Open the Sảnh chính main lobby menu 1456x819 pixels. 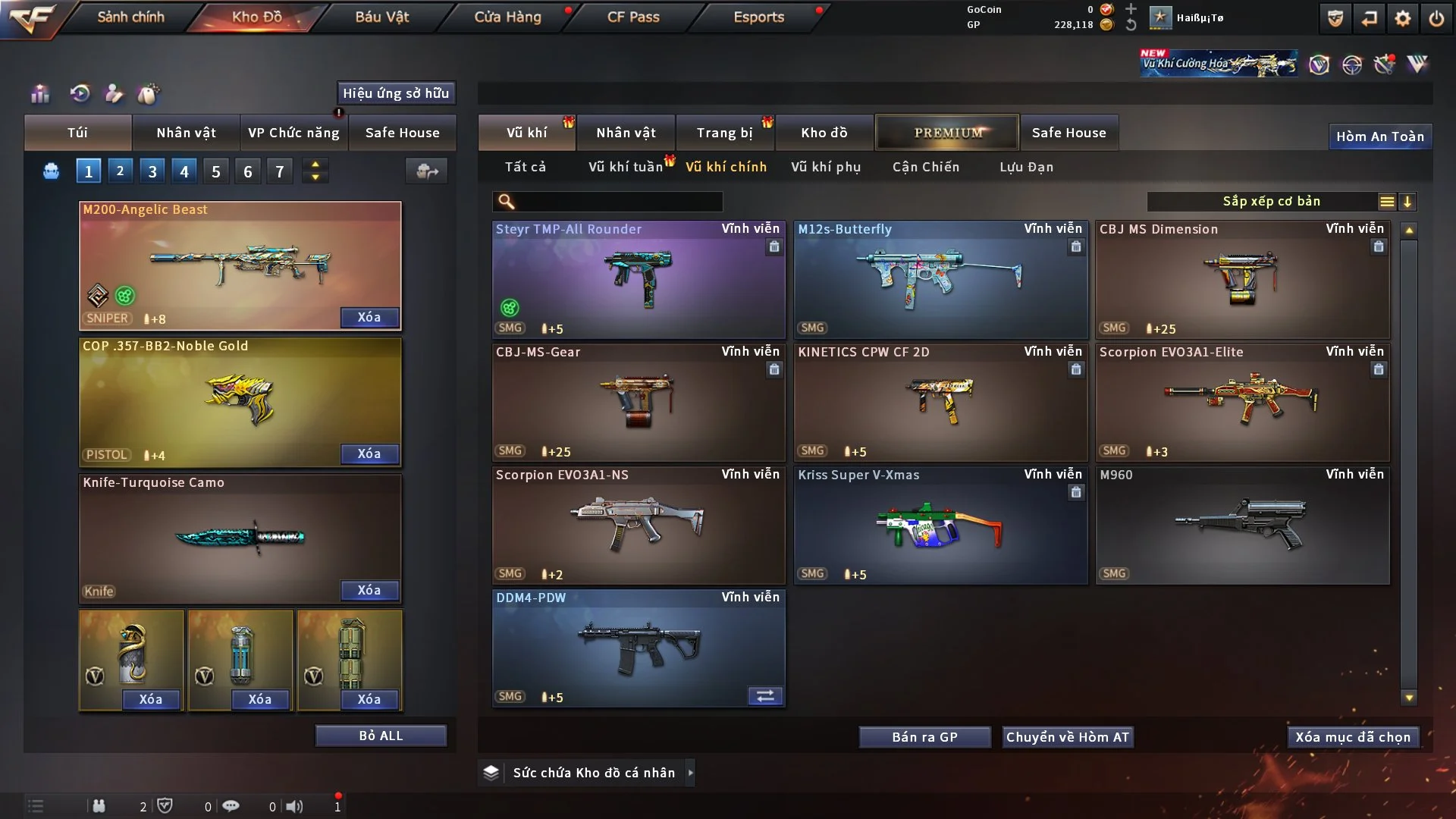[x=130, y=17]
